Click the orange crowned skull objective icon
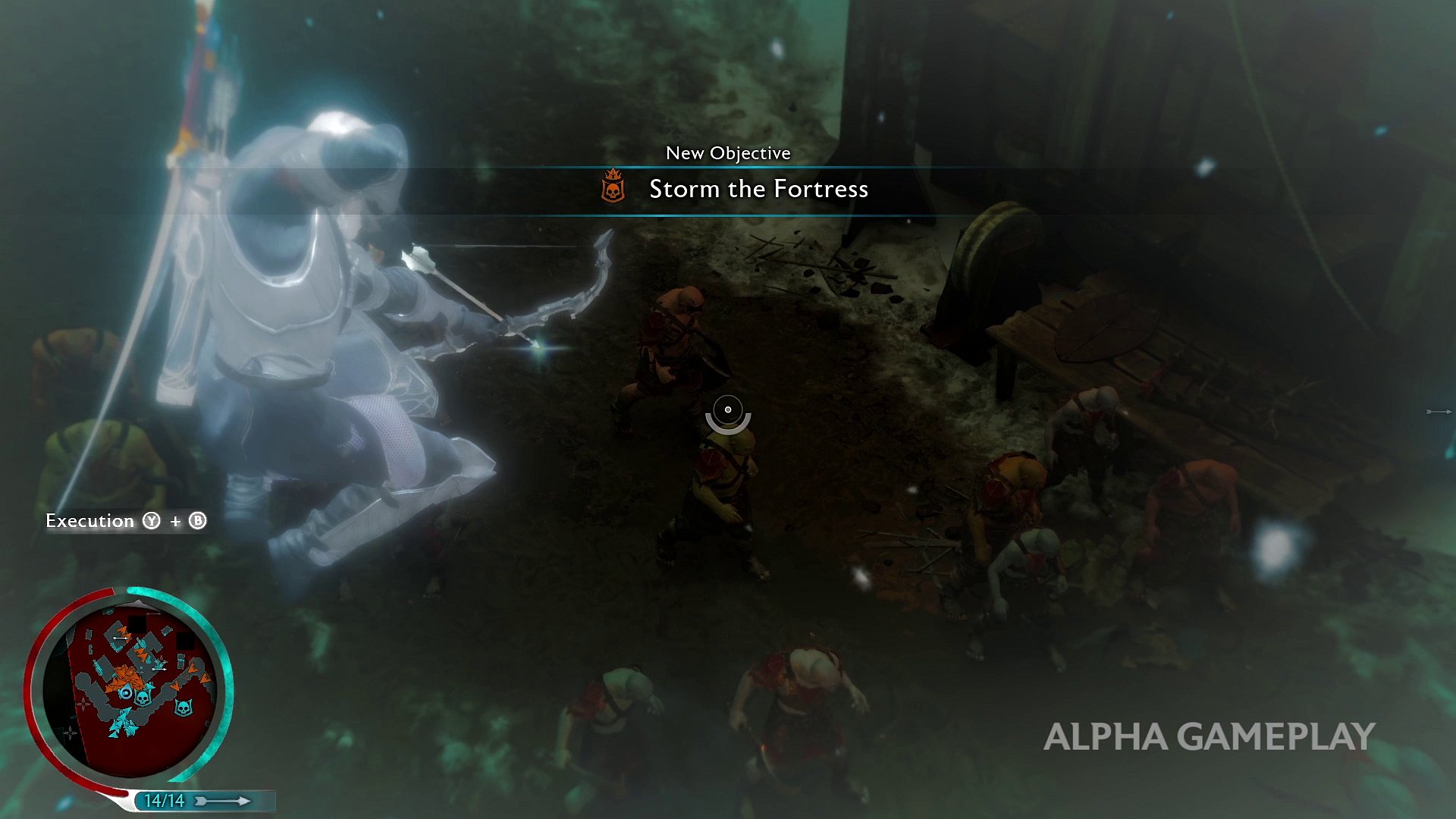Viewport: 1456px width, 819px height. (613, 187)
